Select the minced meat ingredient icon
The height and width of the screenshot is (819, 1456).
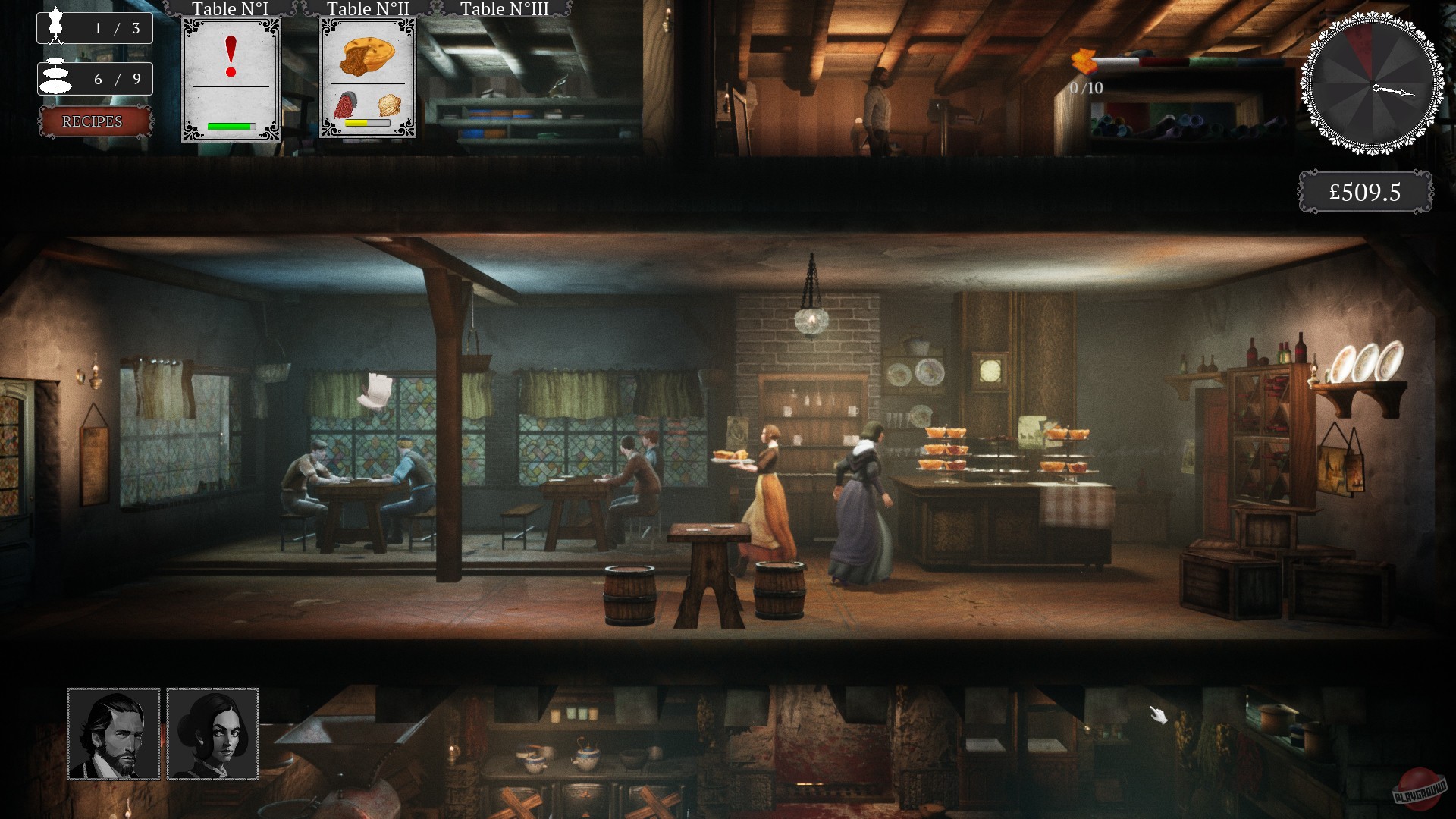[345, 106]
